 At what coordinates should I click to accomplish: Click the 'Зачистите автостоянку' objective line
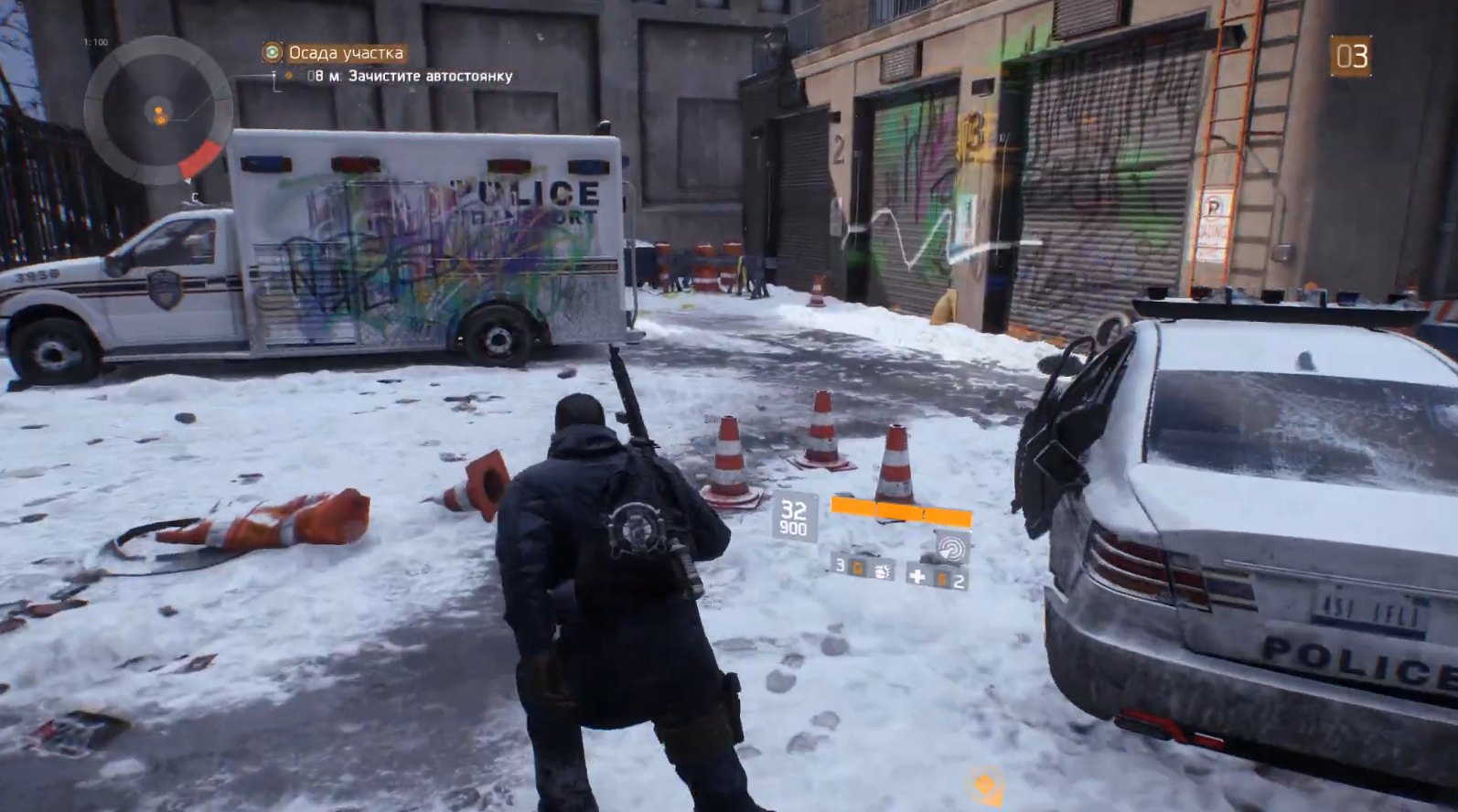click(x=430, y=76)
